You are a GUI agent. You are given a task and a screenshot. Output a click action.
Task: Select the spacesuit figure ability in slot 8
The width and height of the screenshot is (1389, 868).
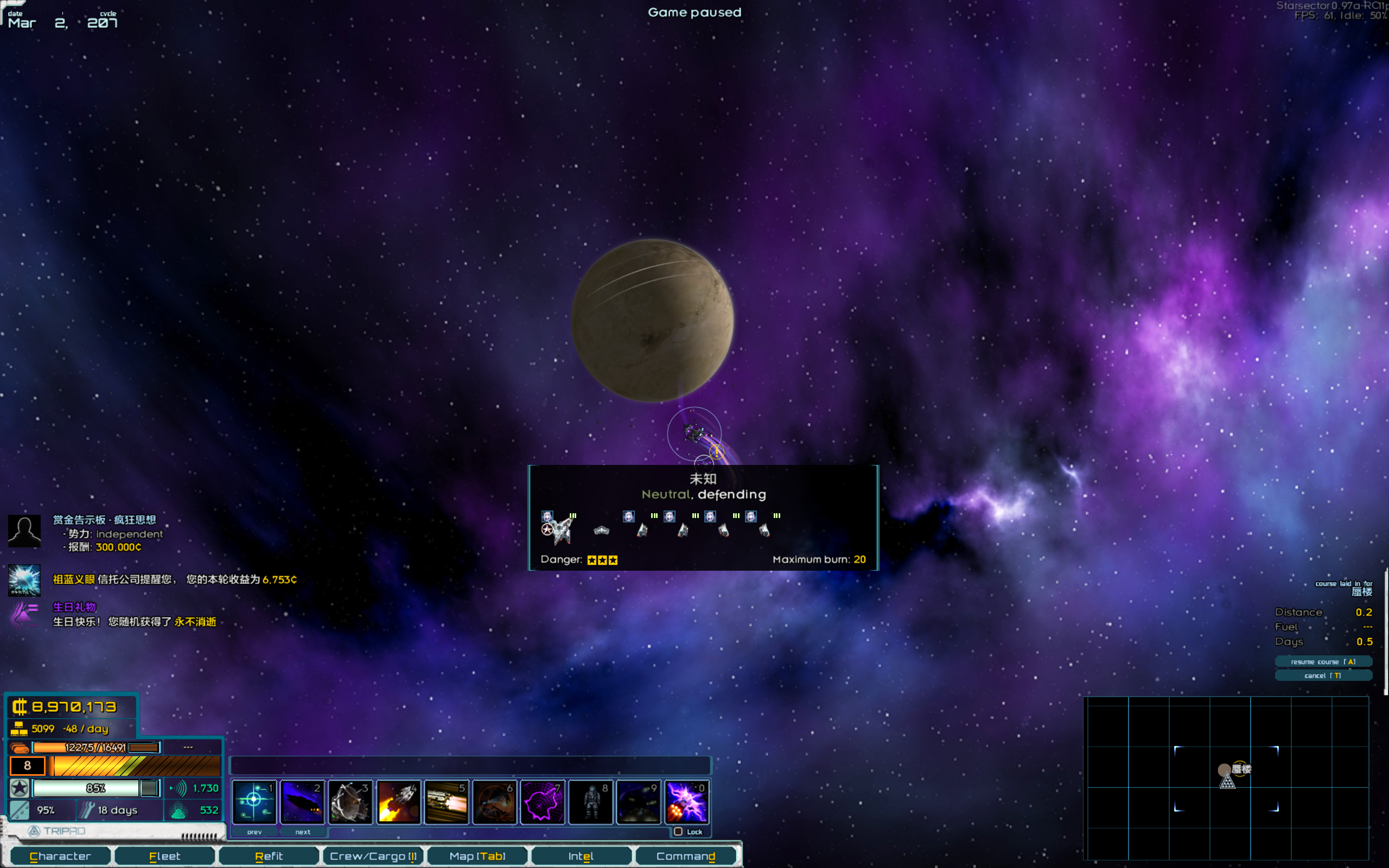pyautogui.click(x=591, y=801)
